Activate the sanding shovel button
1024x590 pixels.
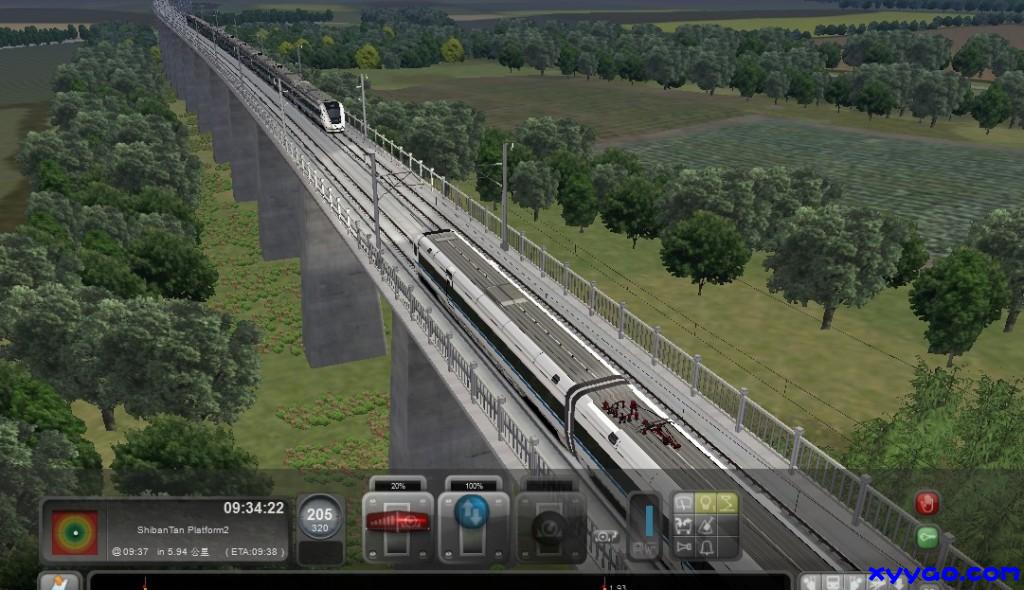707,525
